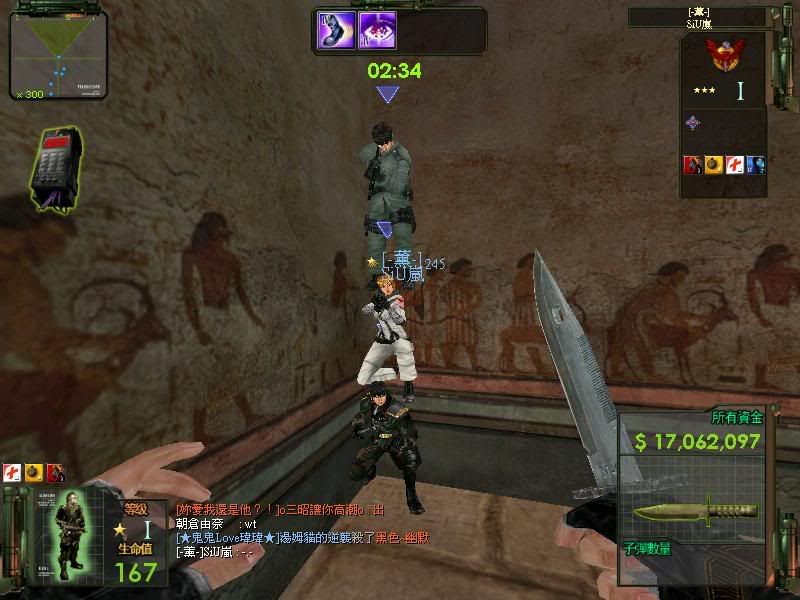The width and height of the screenshot is (800, 600).
Task: Open the soldier character portrait
Action: 71,534
